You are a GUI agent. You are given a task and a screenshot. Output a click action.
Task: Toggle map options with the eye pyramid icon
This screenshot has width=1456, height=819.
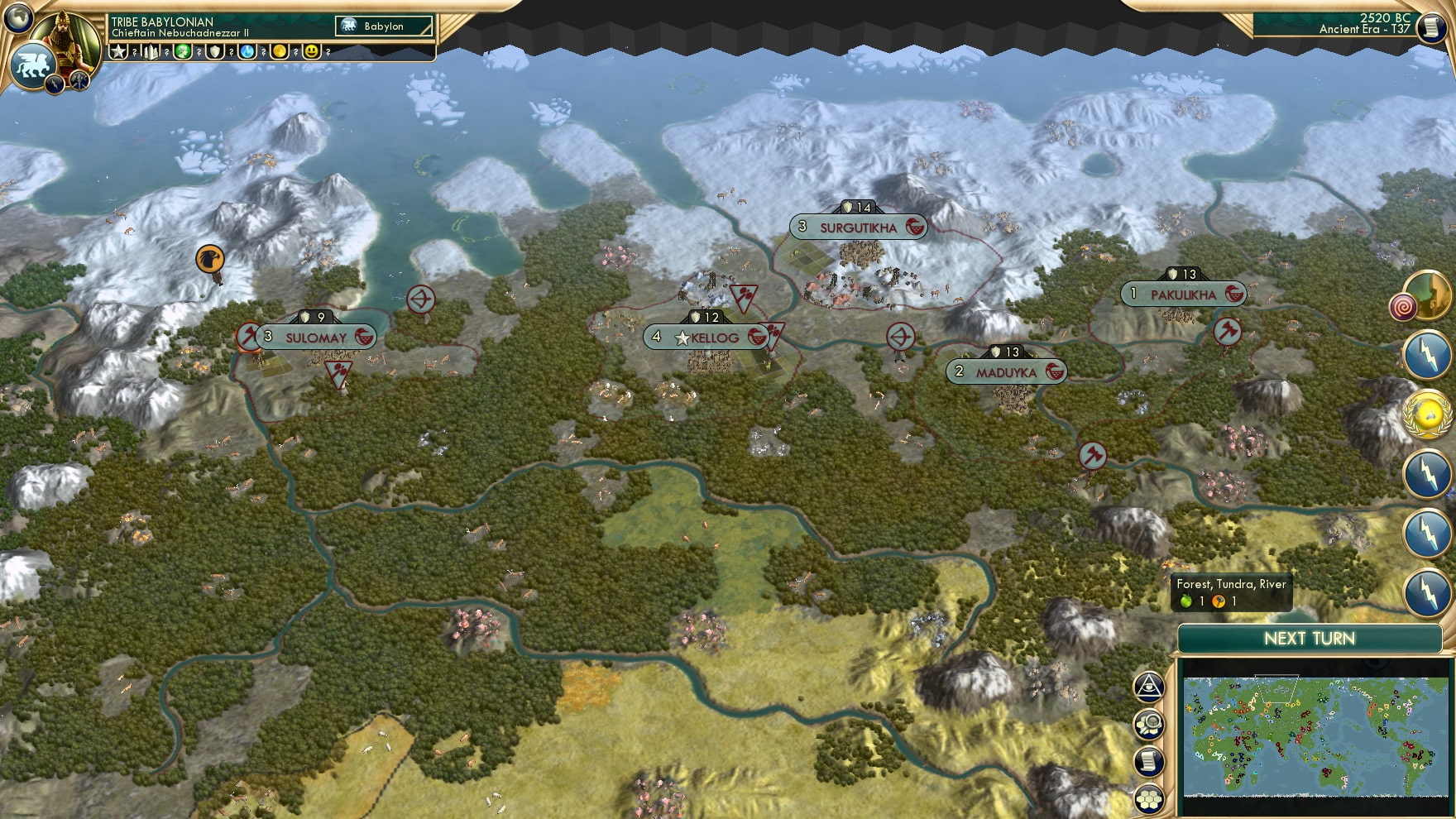pyautogui.click(x=1149, y=687)
